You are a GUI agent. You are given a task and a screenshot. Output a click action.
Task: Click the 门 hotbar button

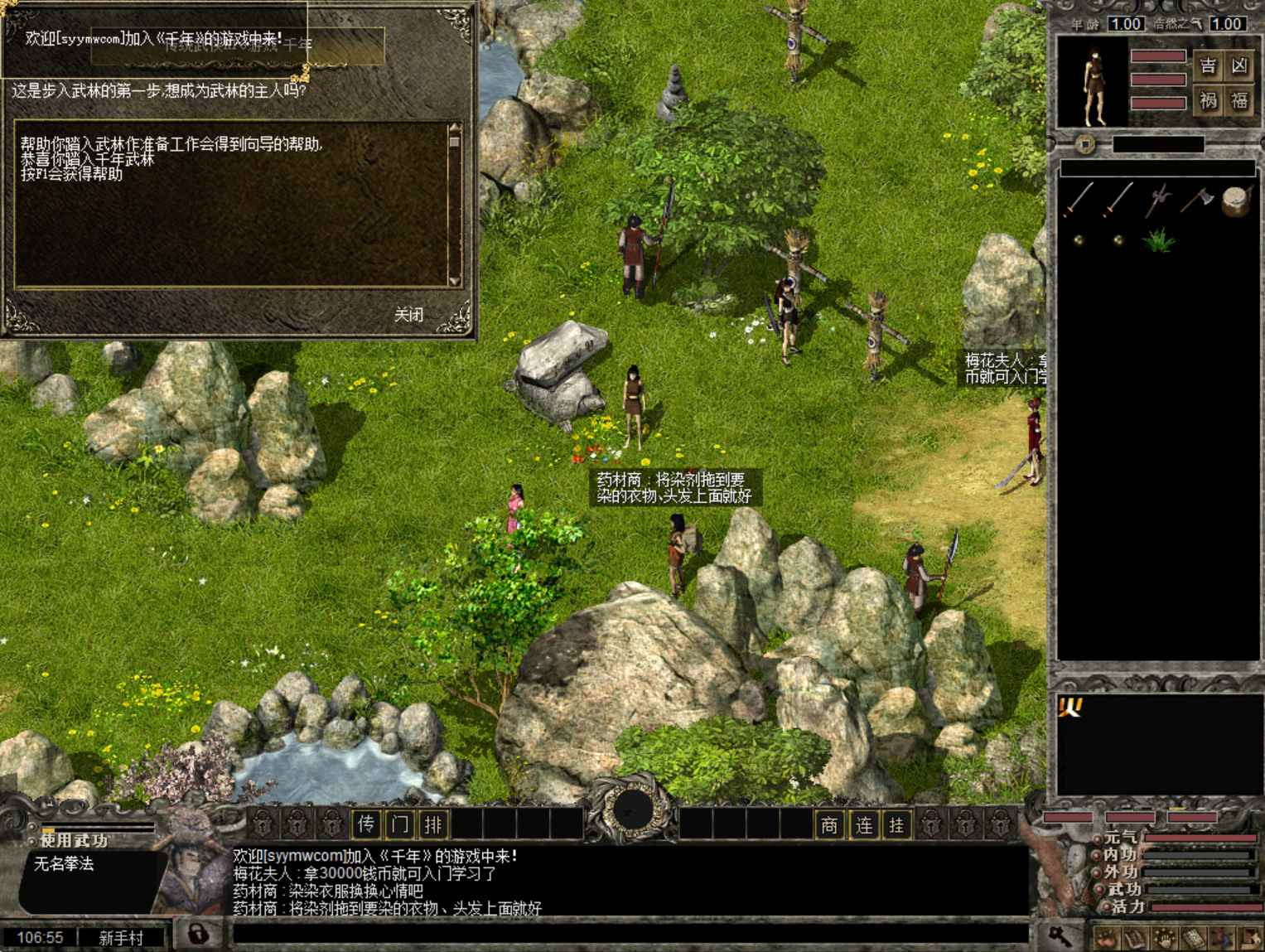(x=400, y=824)
